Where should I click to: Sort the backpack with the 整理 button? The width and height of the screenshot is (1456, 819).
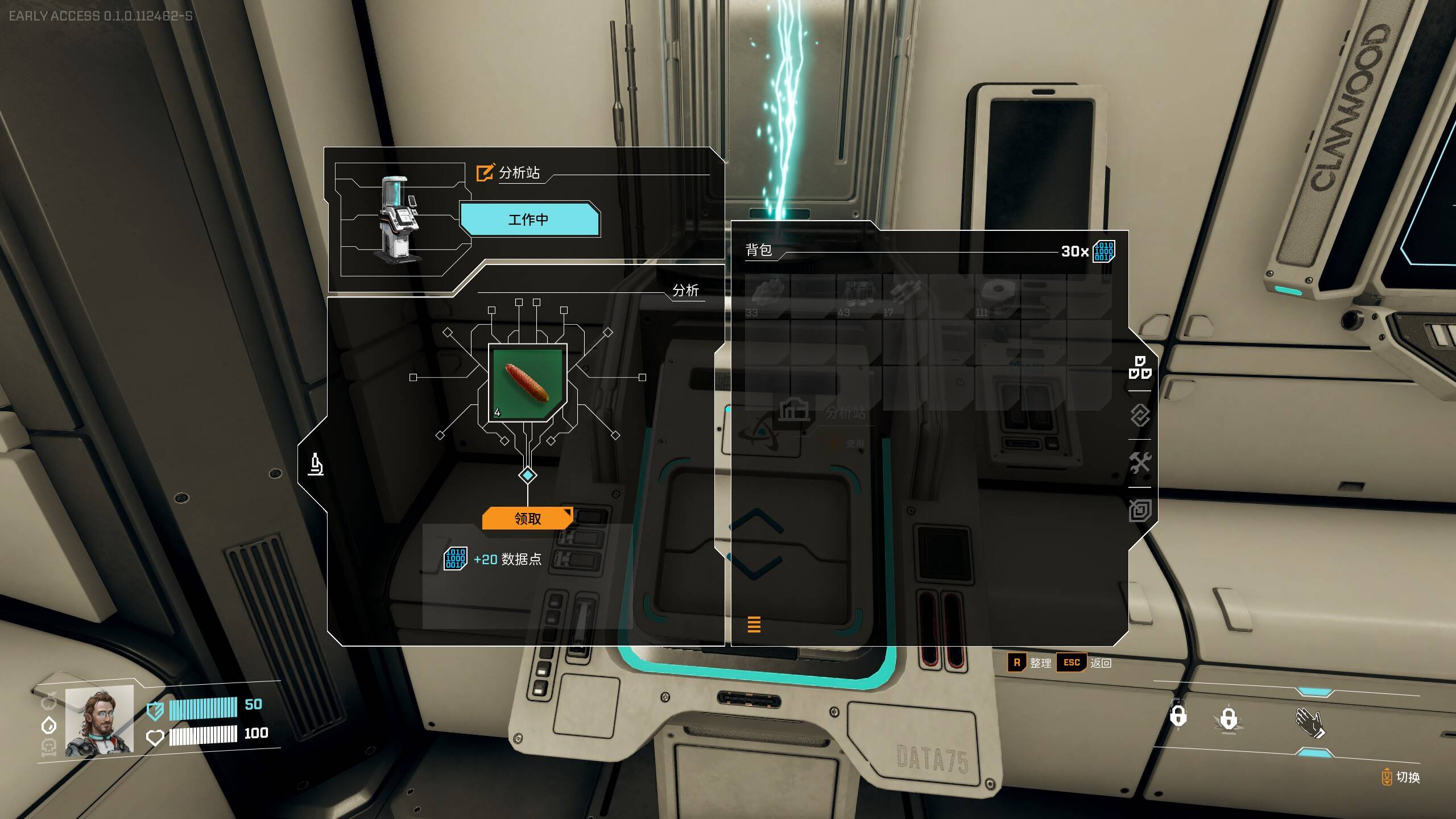pos(1029,663)
